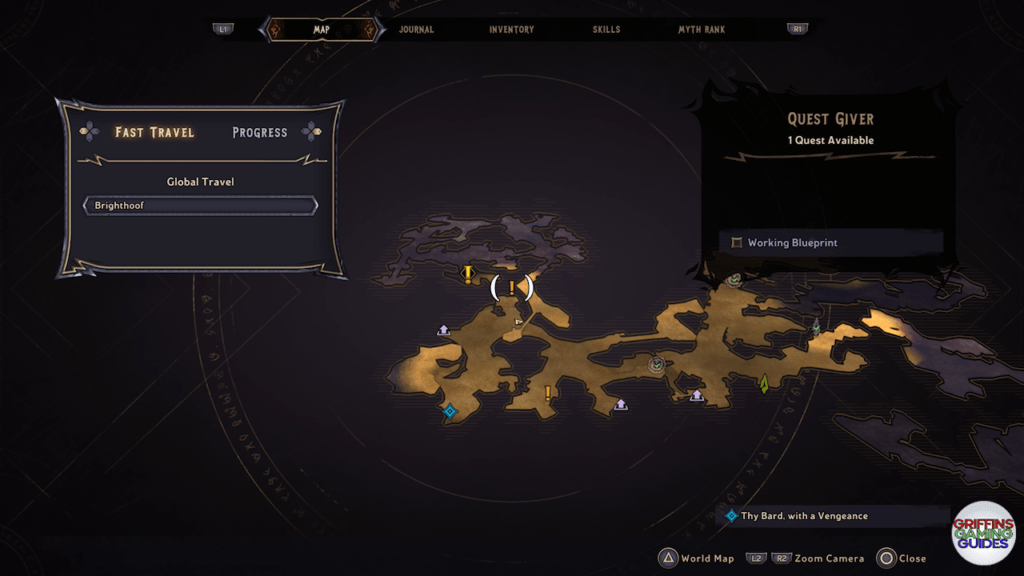Switch to the Journal tab

pos(416,30)
